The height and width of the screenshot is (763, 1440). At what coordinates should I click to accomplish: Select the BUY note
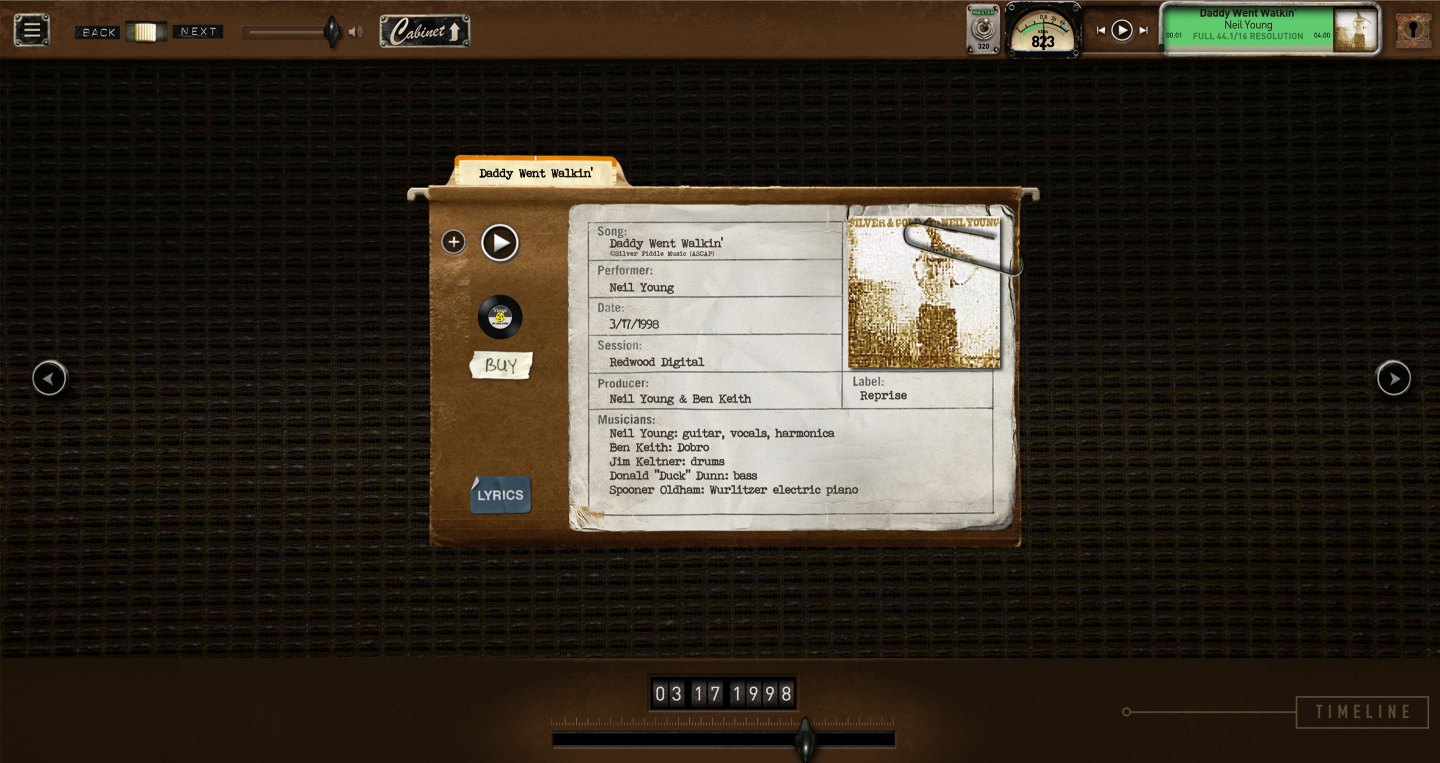tap(501, 365)
